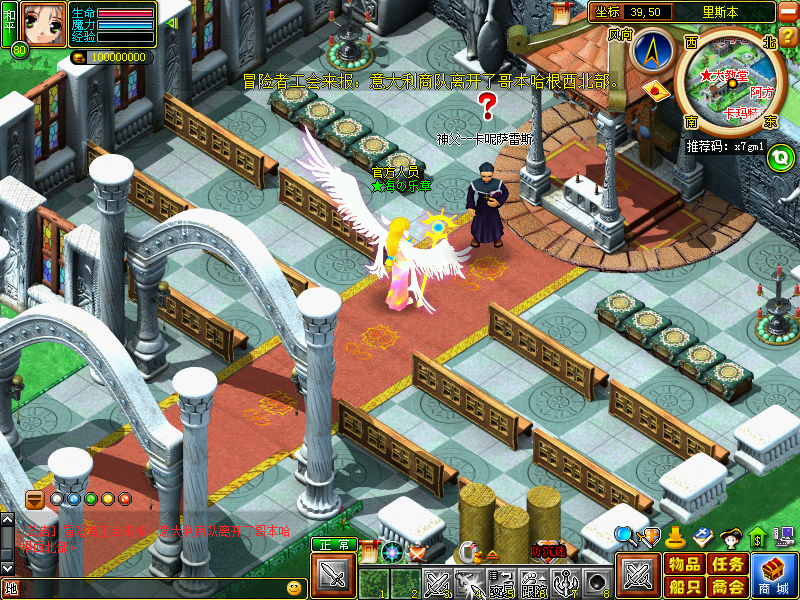Select the 跟随 follow skill in the hotbar

click(534, 582)
